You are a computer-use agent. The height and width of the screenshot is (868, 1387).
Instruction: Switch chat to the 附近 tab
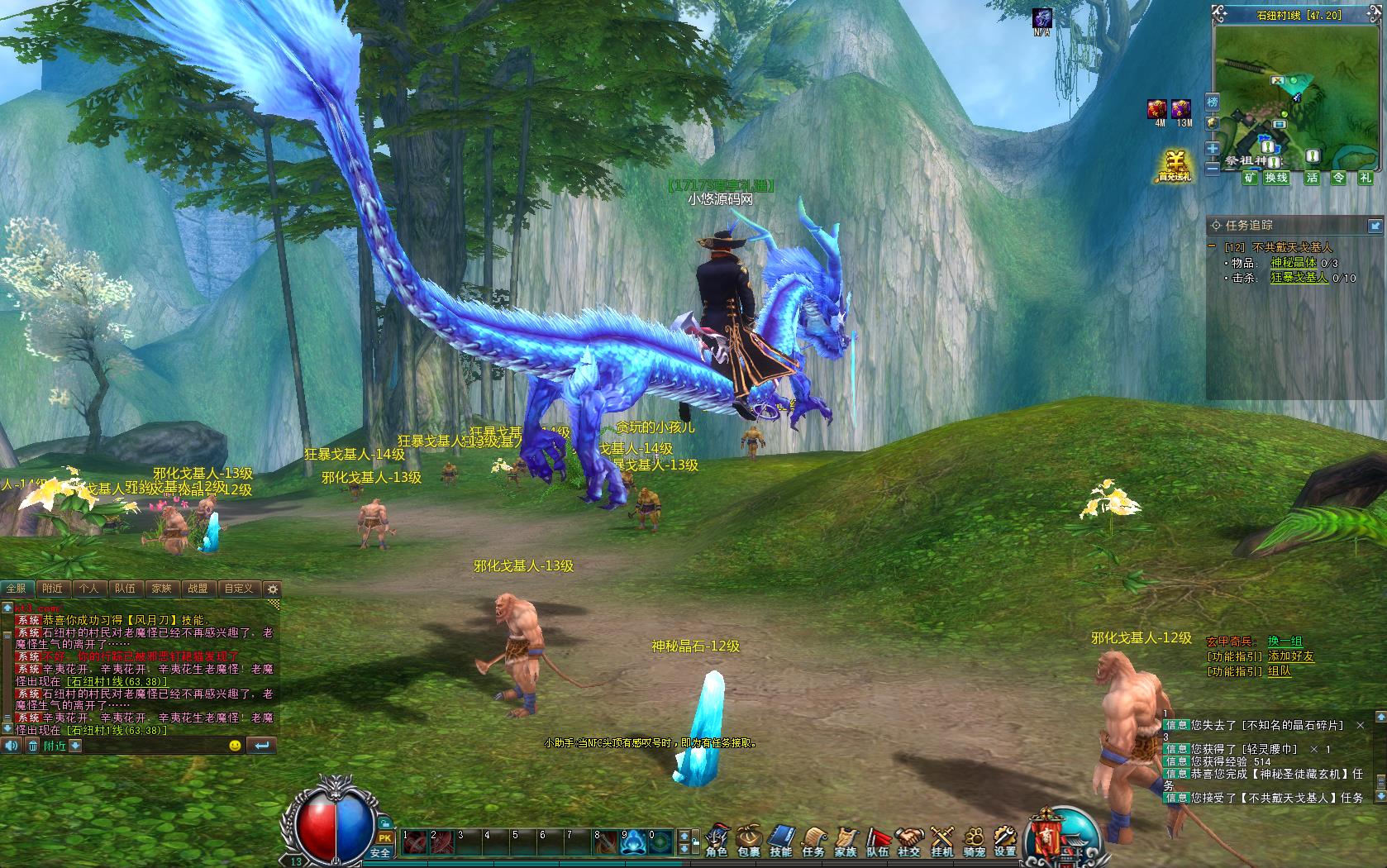pos(52,589)
